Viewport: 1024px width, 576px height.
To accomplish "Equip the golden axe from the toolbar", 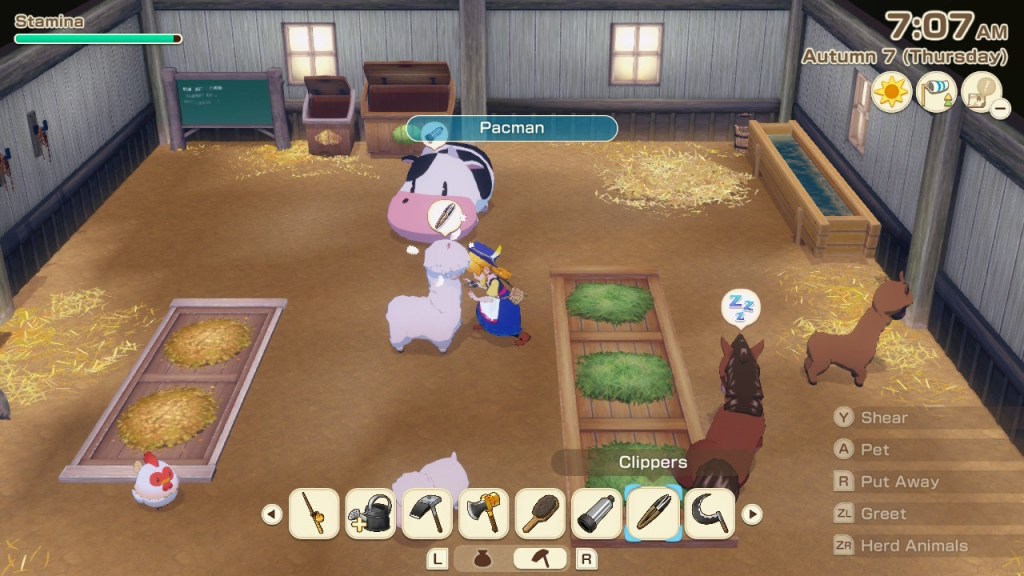I will click(484, 514).
